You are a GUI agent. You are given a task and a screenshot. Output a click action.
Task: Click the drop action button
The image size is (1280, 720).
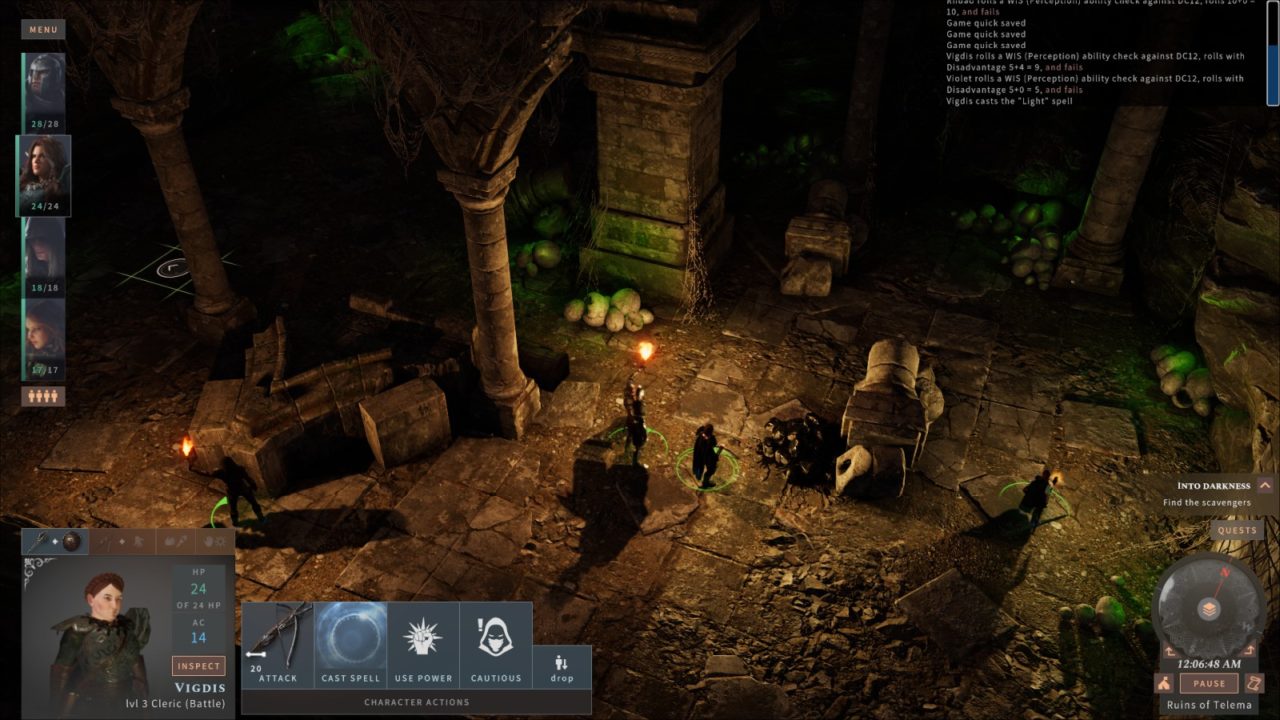(562, 667)
